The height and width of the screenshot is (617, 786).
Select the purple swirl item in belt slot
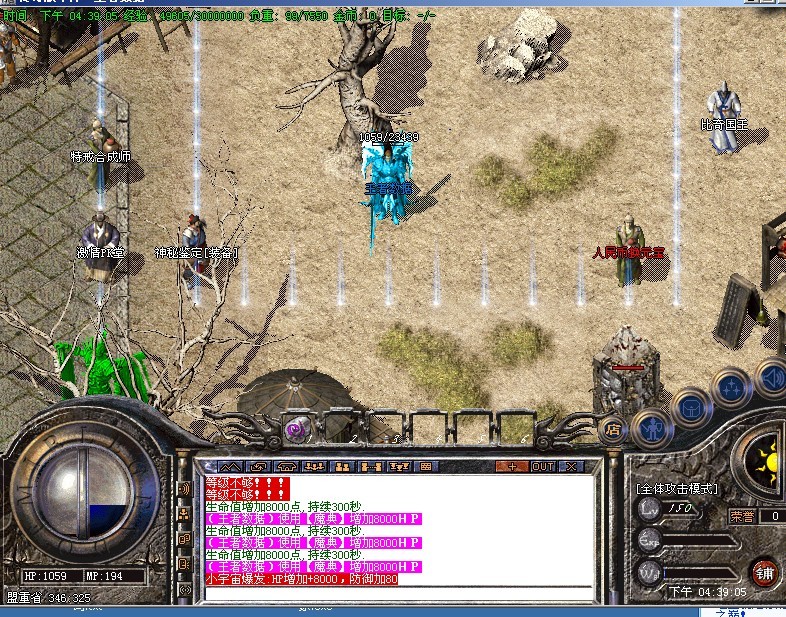[x=295, y=429]
